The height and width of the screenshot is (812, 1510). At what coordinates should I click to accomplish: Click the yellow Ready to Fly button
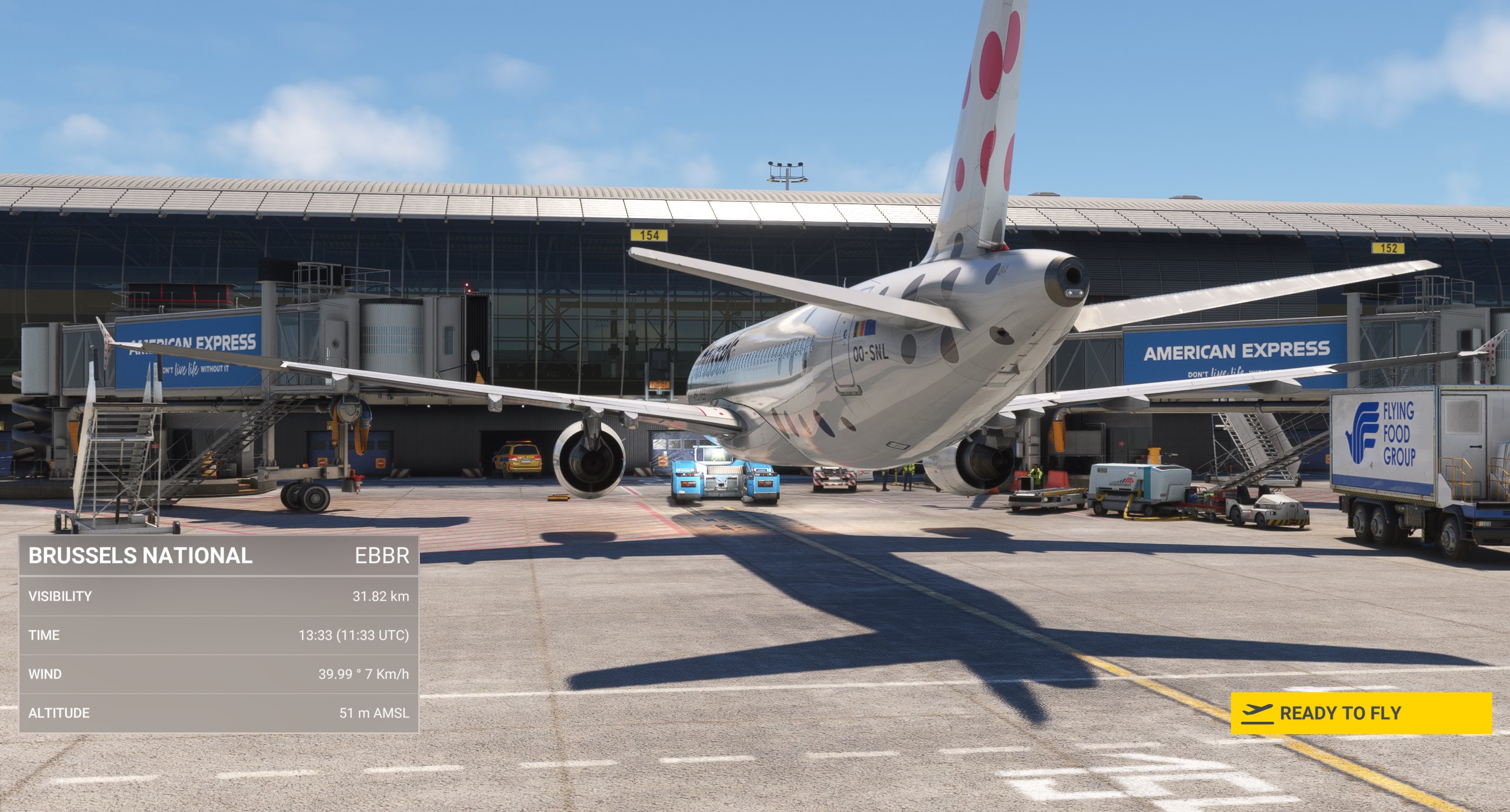tap(1361, 713)
